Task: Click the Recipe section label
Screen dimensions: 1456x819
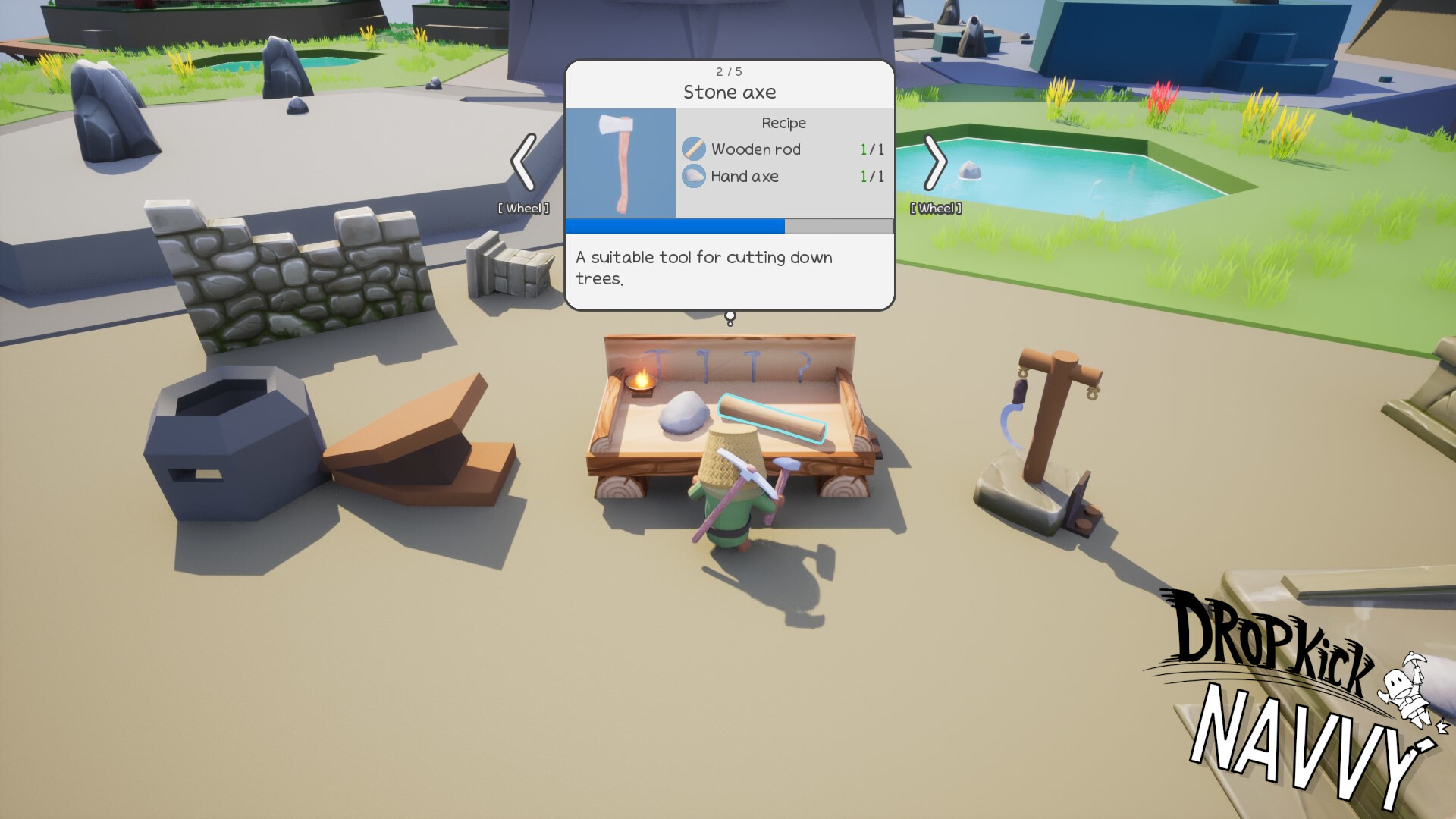Action: coord(783,122)
